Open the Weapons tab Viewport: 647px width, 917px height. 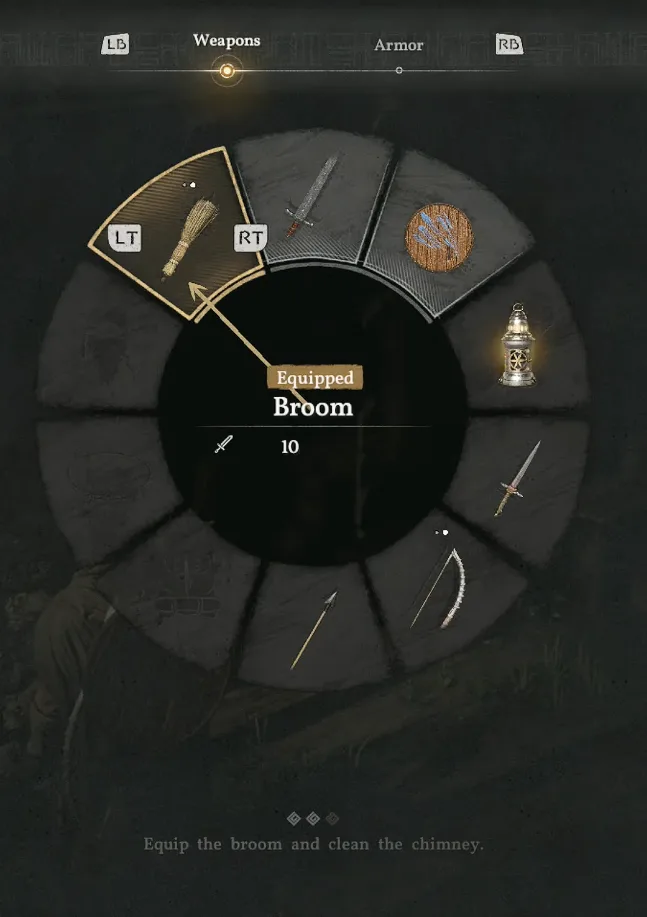[x=227, y=41]
